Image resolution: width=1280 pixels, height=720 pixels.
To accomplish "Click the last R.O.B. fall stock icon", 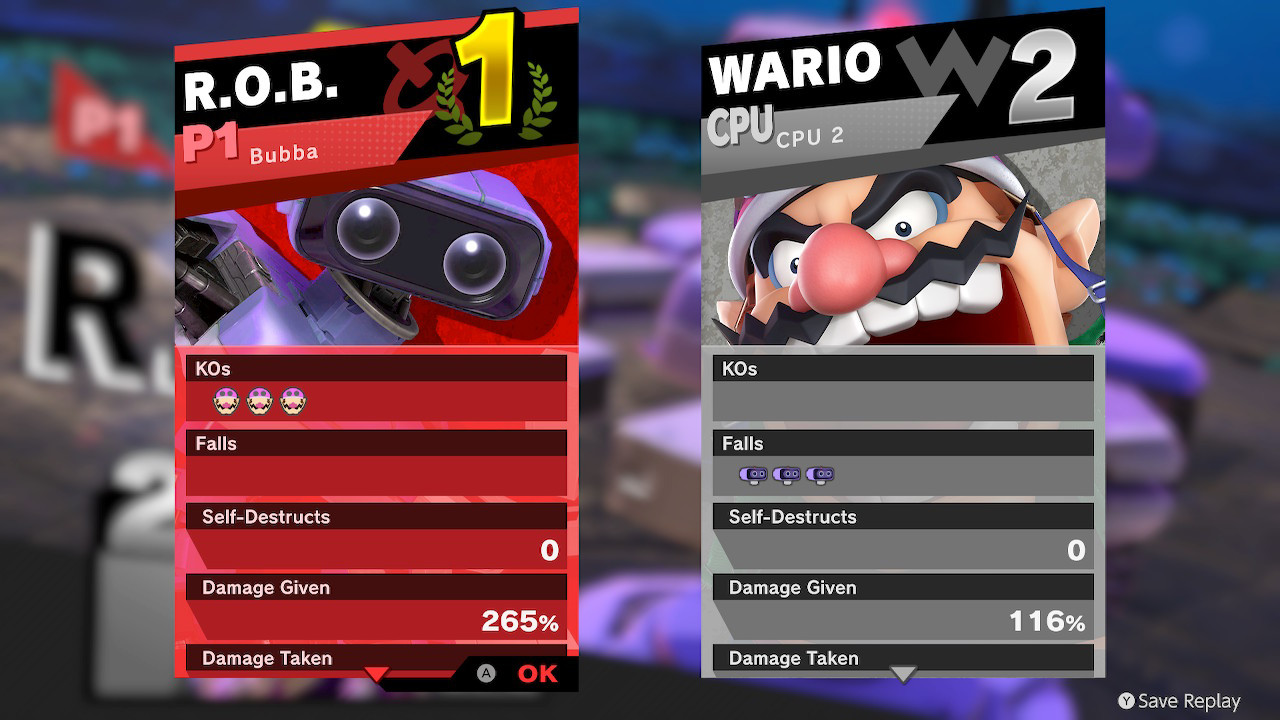I will click(820, 475).
